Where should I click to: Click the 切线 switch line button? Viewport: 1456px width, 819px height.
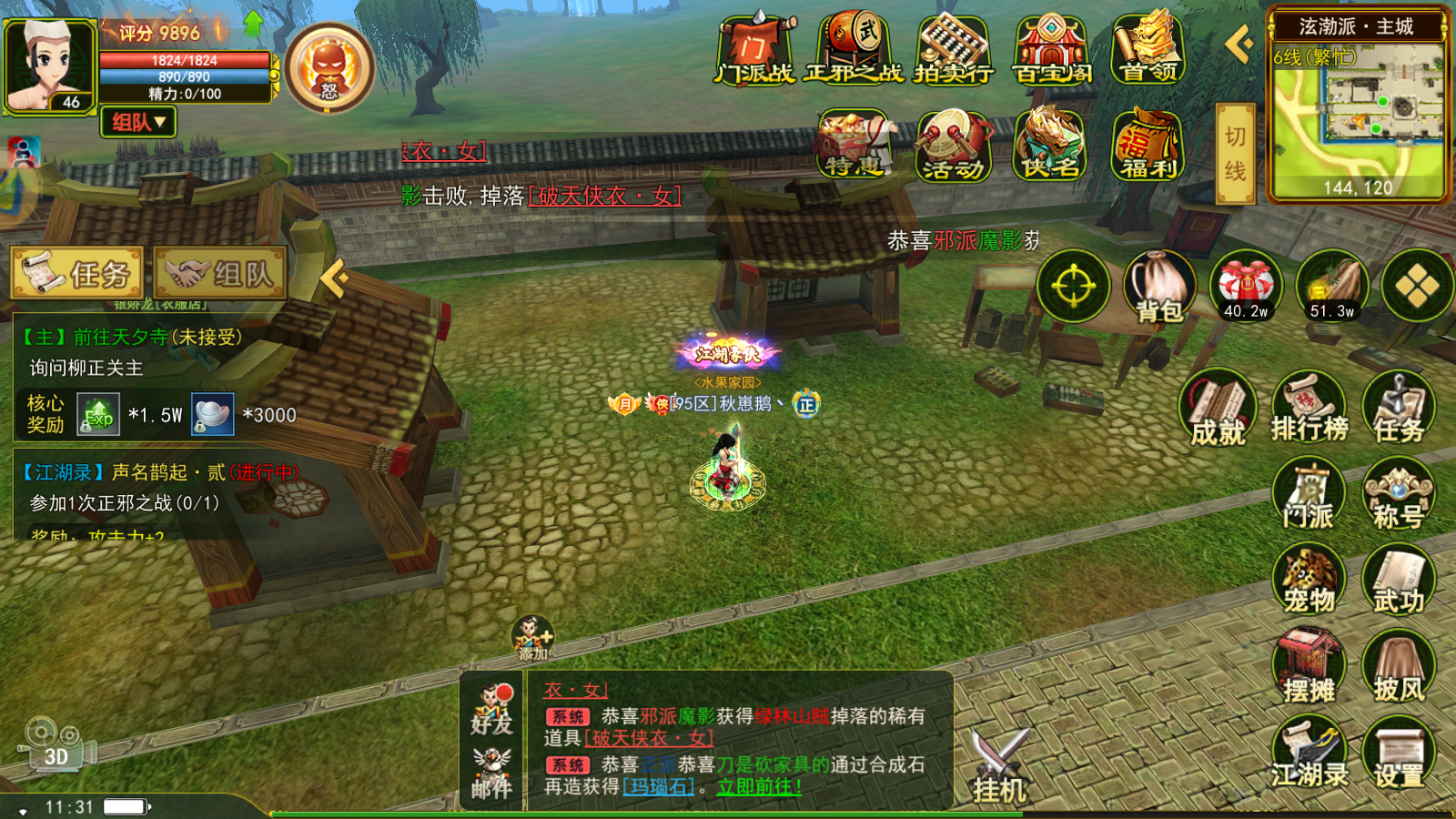tap(1235, 153)
